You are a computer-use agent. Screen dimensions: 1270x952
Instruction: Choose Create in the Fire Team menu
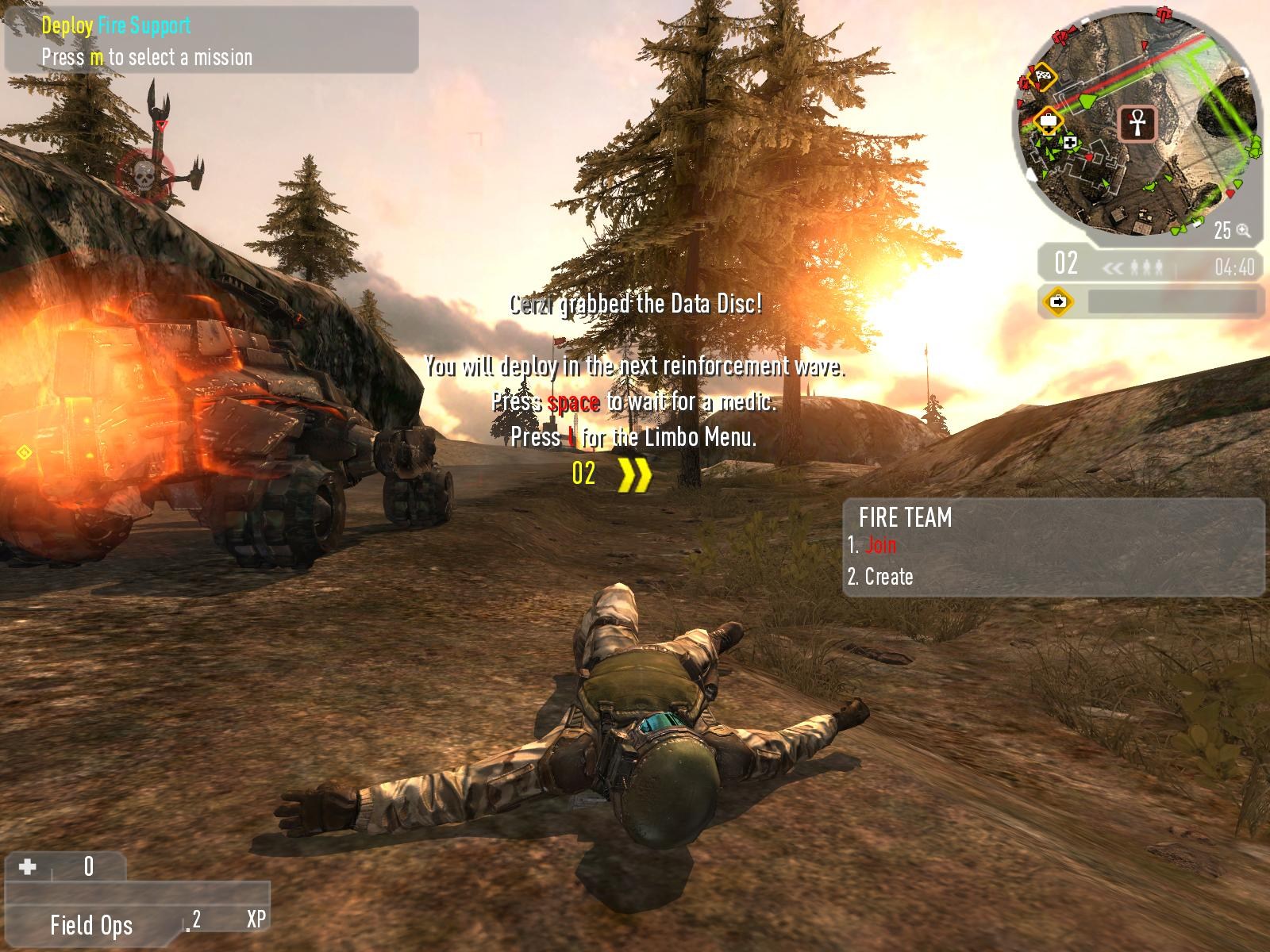pos(888,577)
